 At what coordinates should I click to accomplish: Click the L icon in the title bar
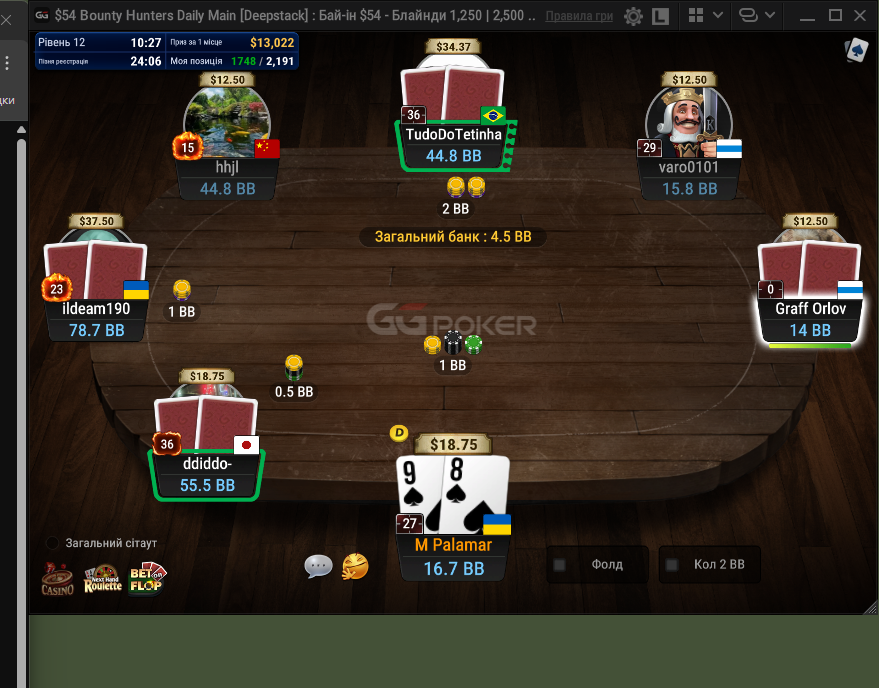click(x=661, y=16)
